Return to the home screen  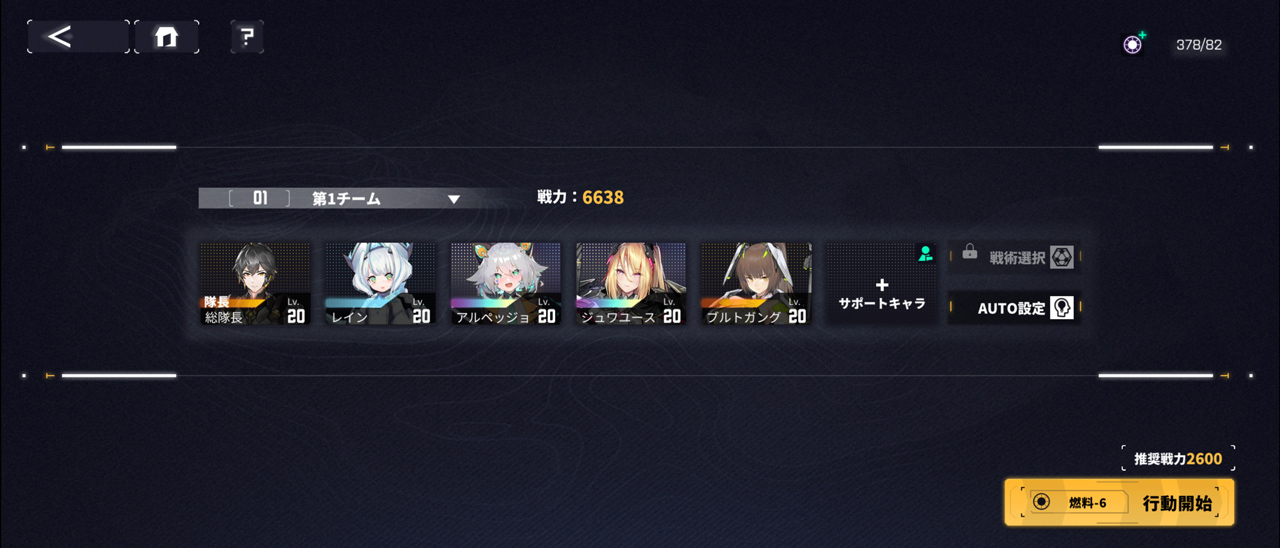coord(166,37)
